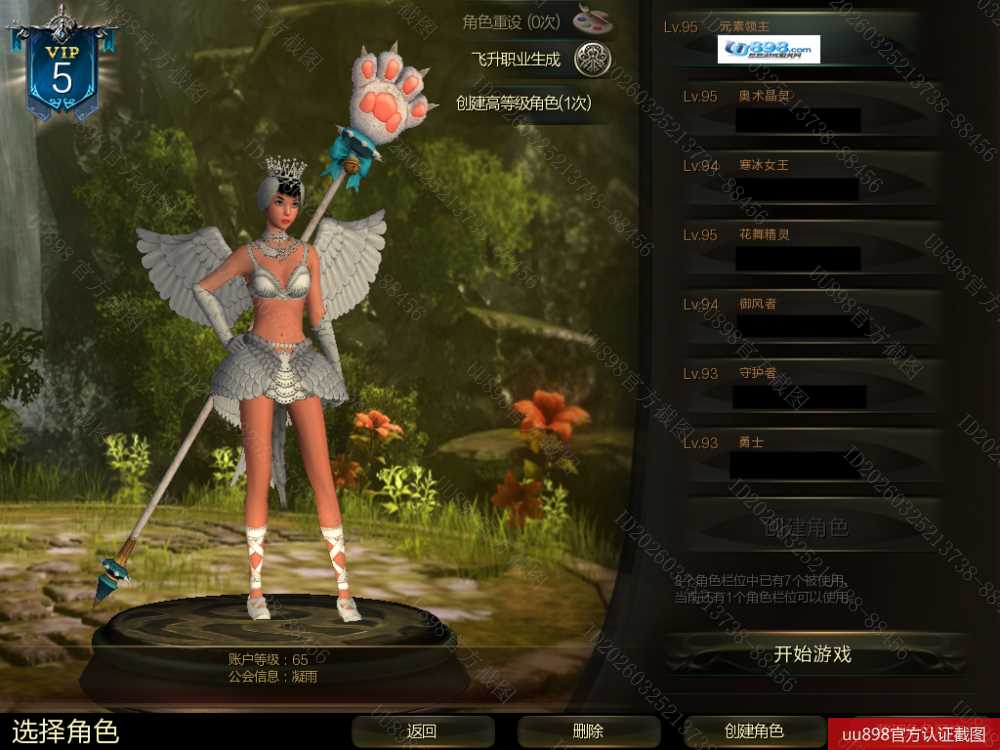
Task: Click the empty 创建角色 slot in list
Action: 805,526
